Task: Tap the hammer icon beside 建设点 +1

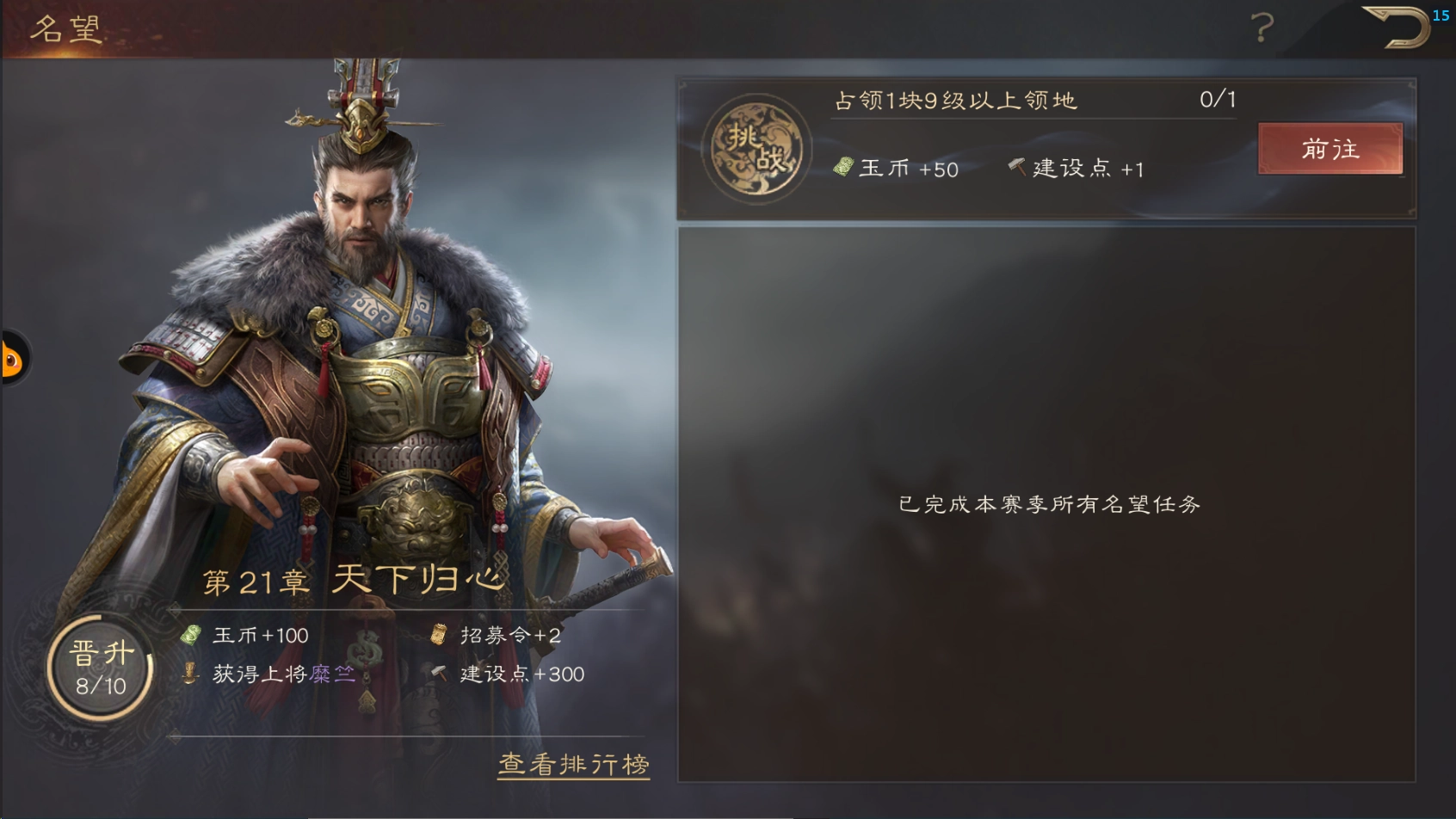Action: (1018, 167)
